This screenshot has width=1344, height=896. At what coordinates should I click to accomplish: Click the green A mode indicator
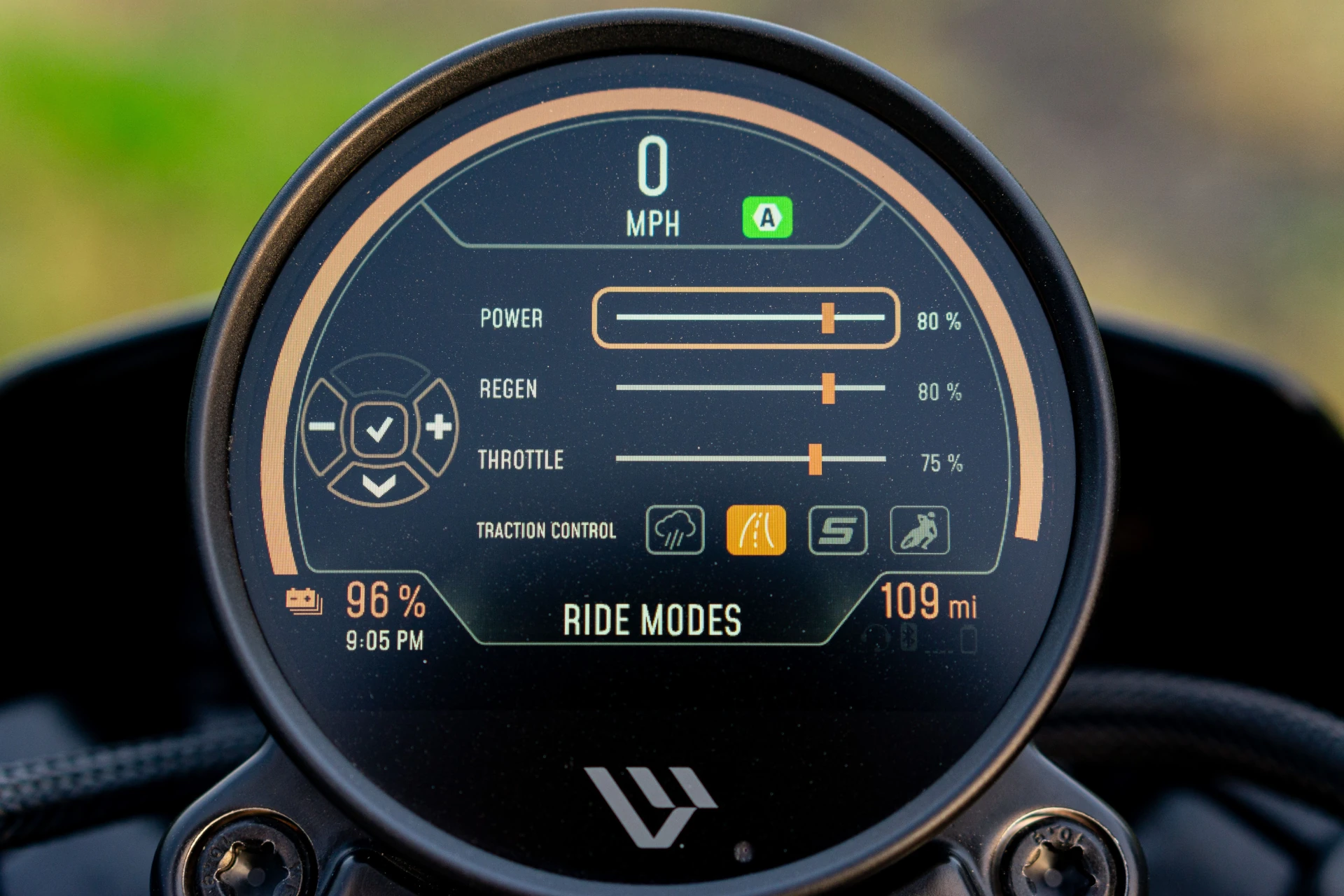pyautogui.click(x=767, y=218)
